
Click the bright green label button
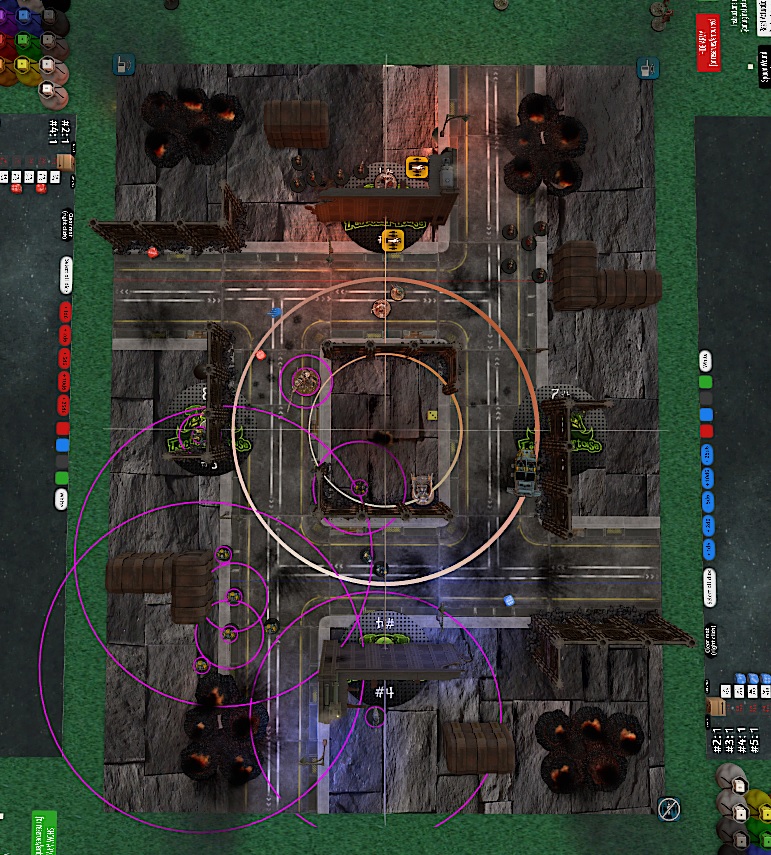click(x=45, y=826)
